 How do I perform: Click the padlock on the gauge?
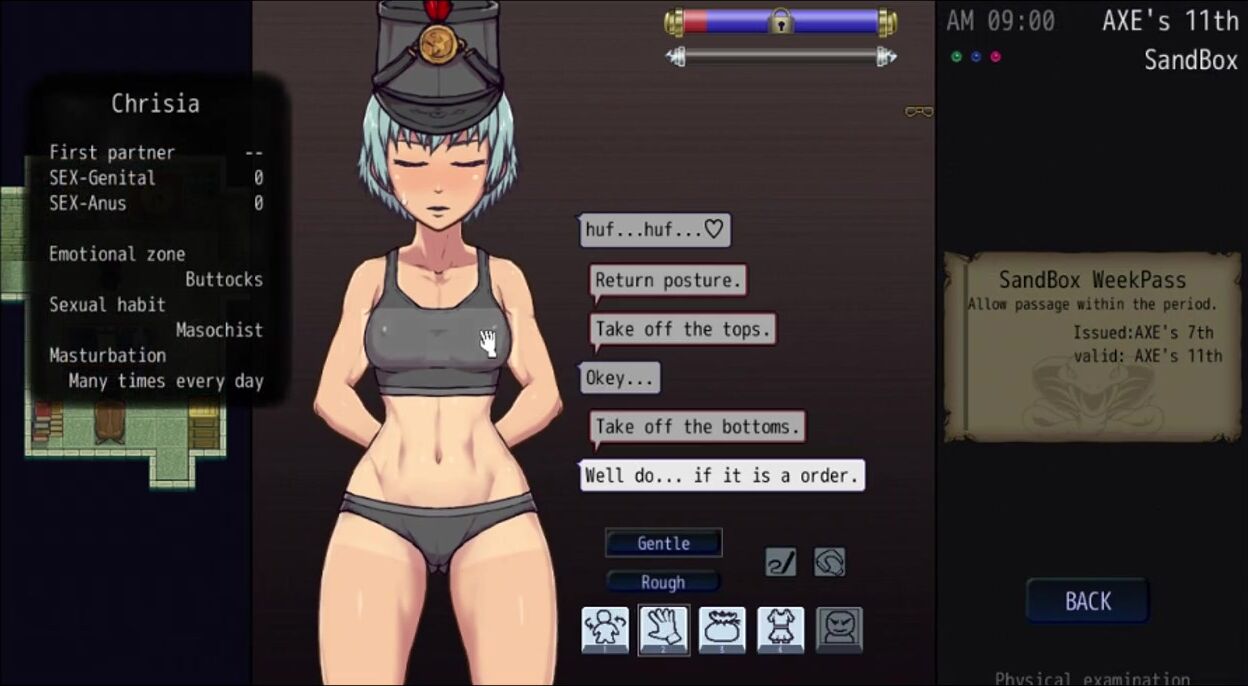click(x=780, y=21)
